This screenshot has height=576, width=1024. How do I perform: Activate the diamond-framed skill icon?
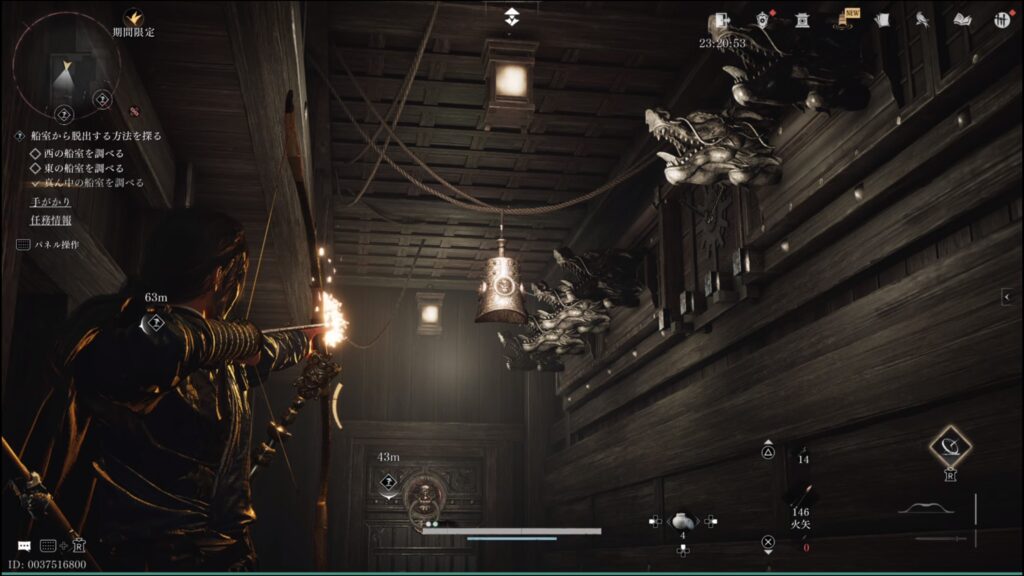click(x=950, y=447)
